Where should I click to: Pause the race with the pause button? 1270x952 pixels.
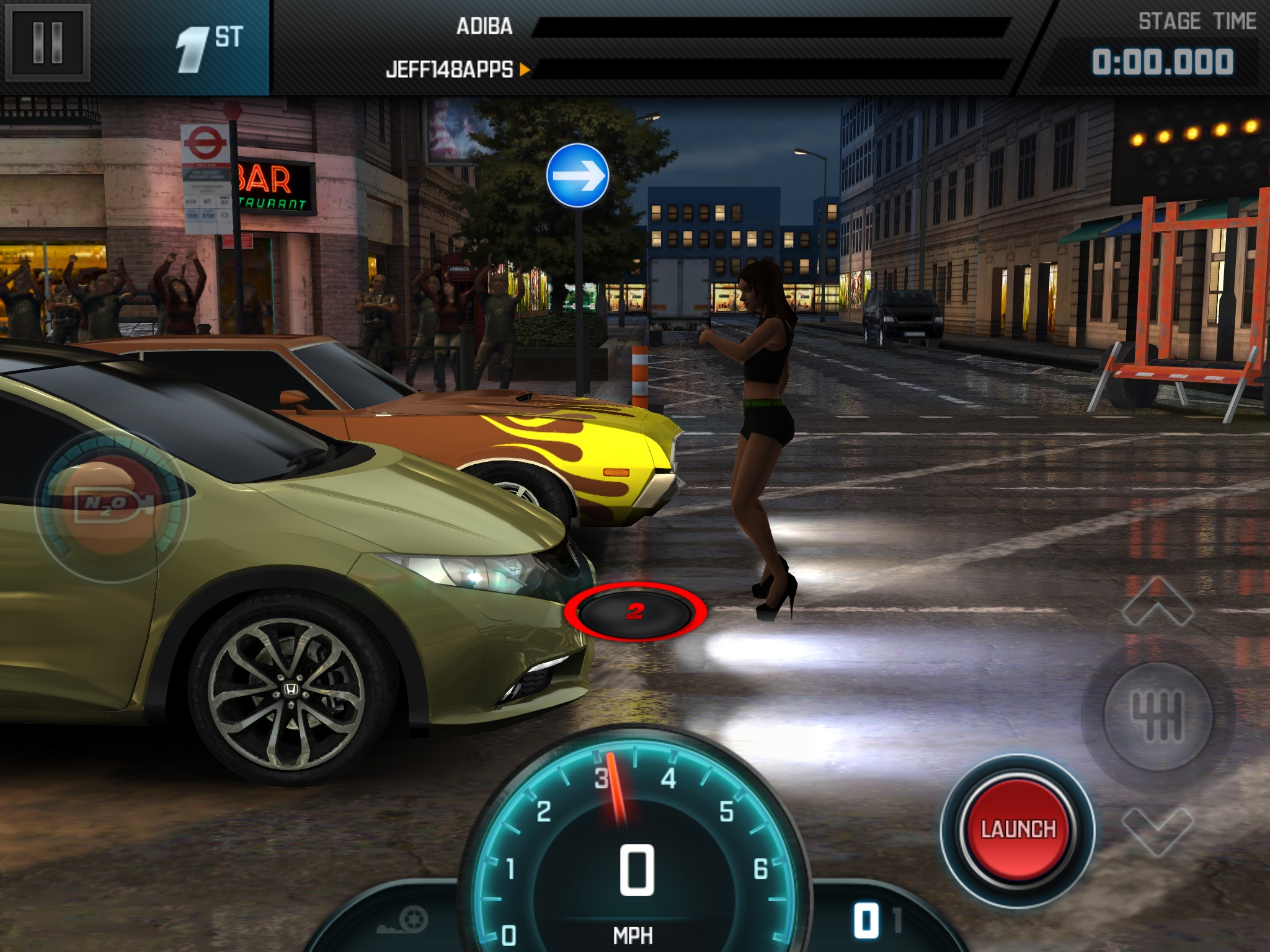click(48, 43)
